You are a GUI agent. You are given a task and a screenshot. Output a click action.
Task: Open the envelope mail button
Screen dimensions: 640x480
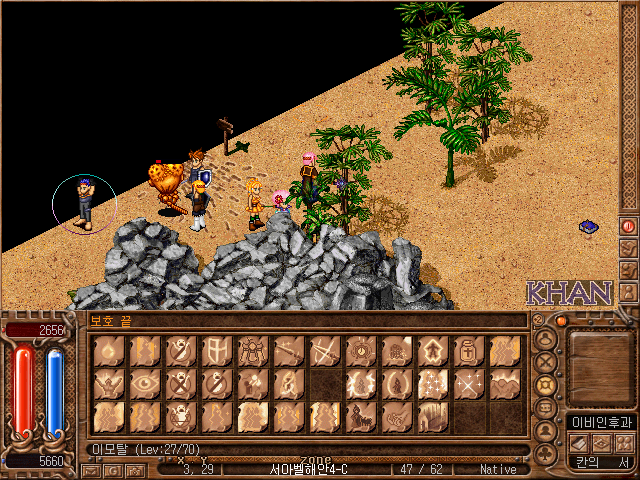pos(90,469)
